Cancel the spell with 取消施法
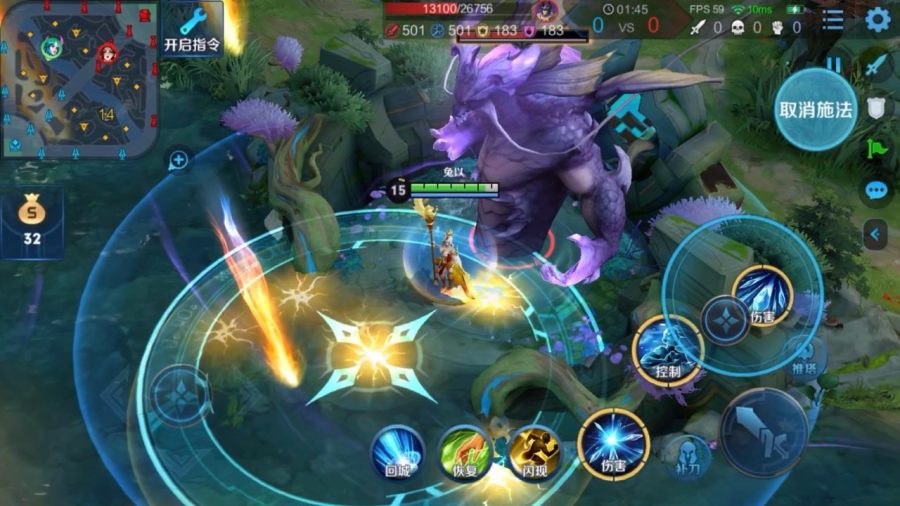The image size is (900, 506). tap(816, 109)
